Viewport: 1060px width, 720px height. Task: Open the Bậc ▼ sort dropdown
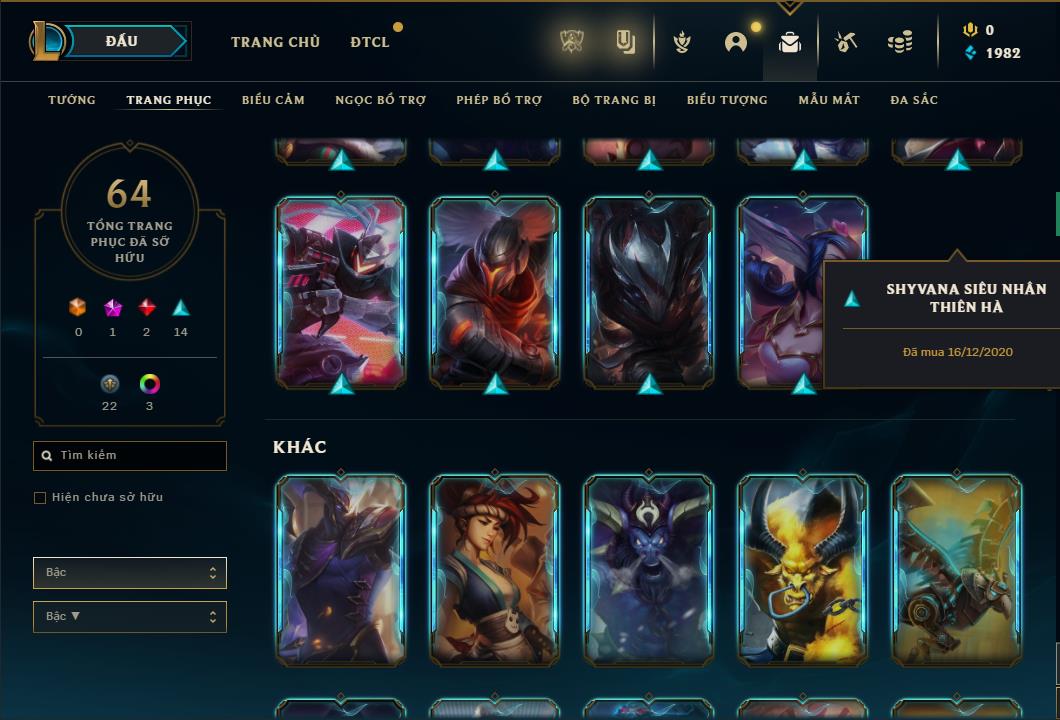pyautogui.click(x=130, y=617)
